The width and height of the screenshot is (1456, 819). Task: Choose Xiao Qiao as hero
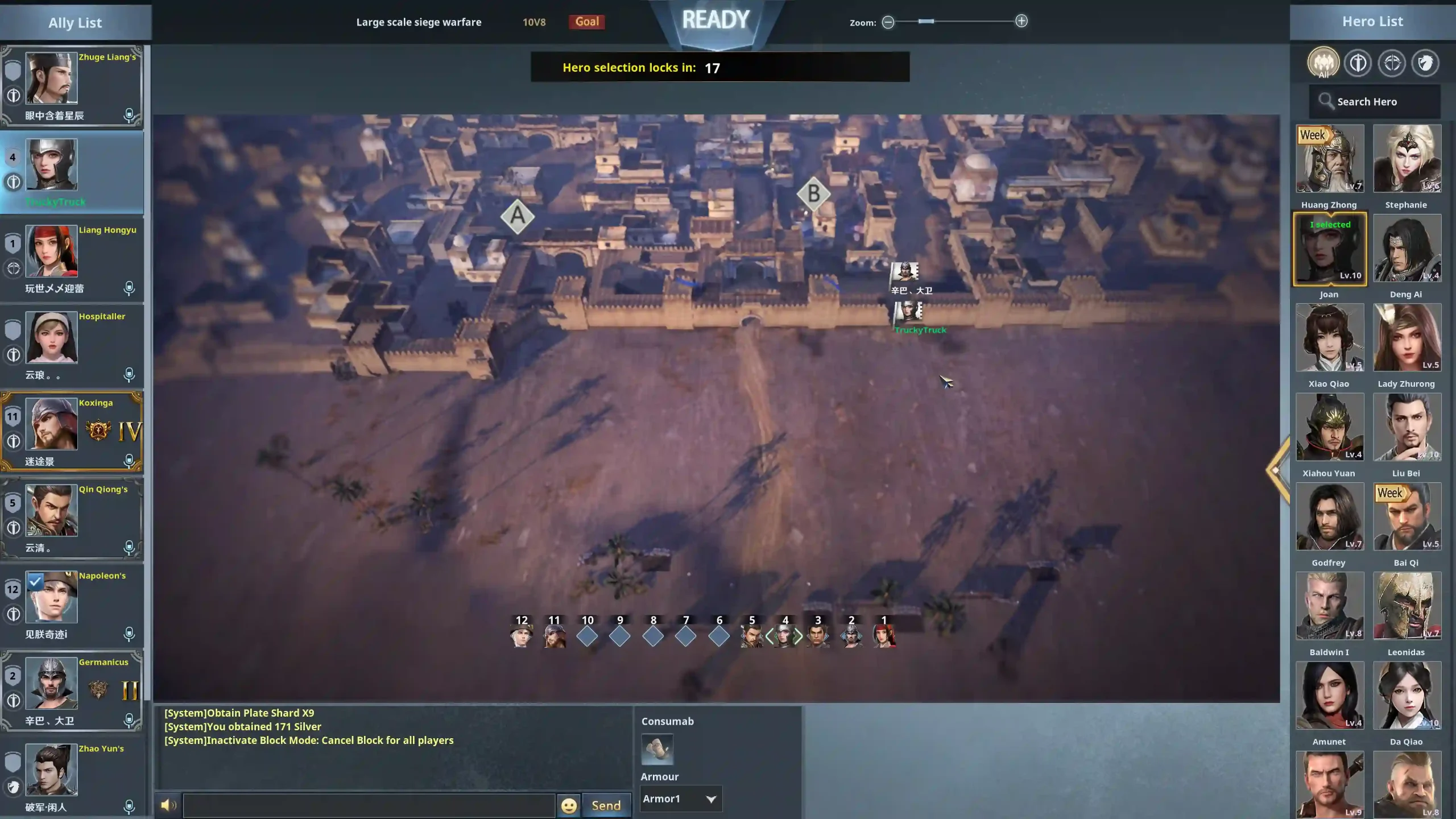pyautogui.click(x=1329, y=338)
